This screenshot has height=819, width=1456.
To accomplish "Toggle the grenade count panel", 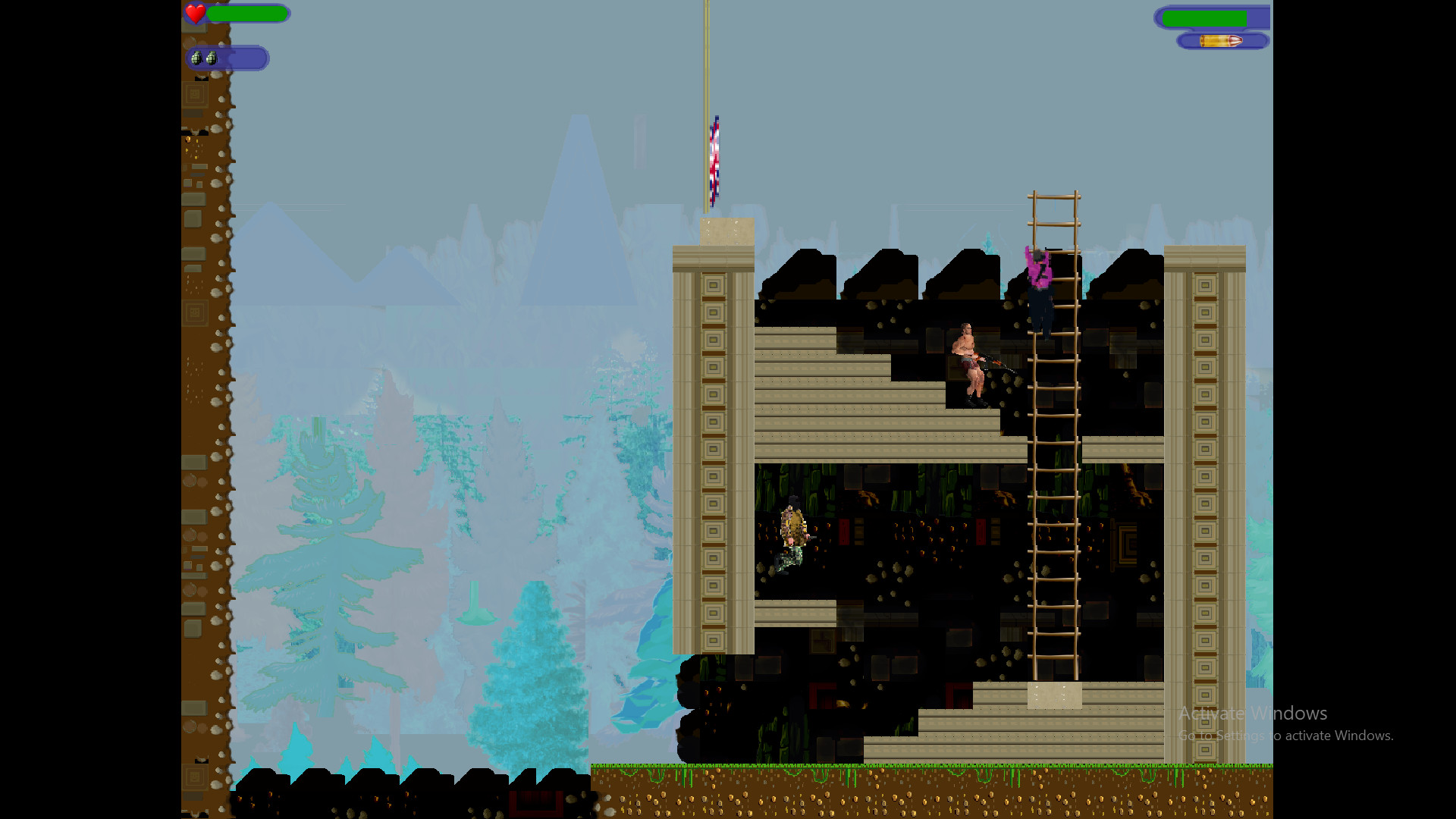I will click(227, 58).
